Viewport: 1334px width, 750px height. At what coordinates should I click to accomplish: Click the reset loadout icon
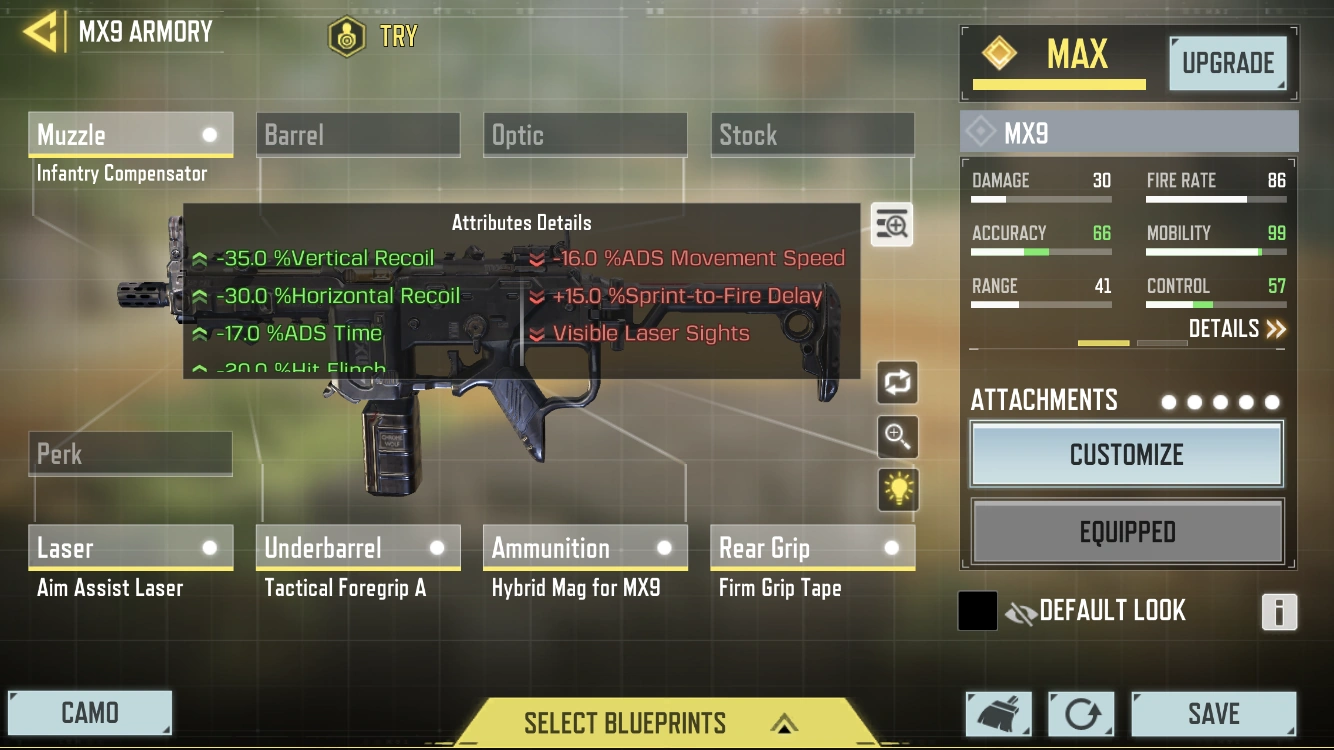pos(1081,714)
